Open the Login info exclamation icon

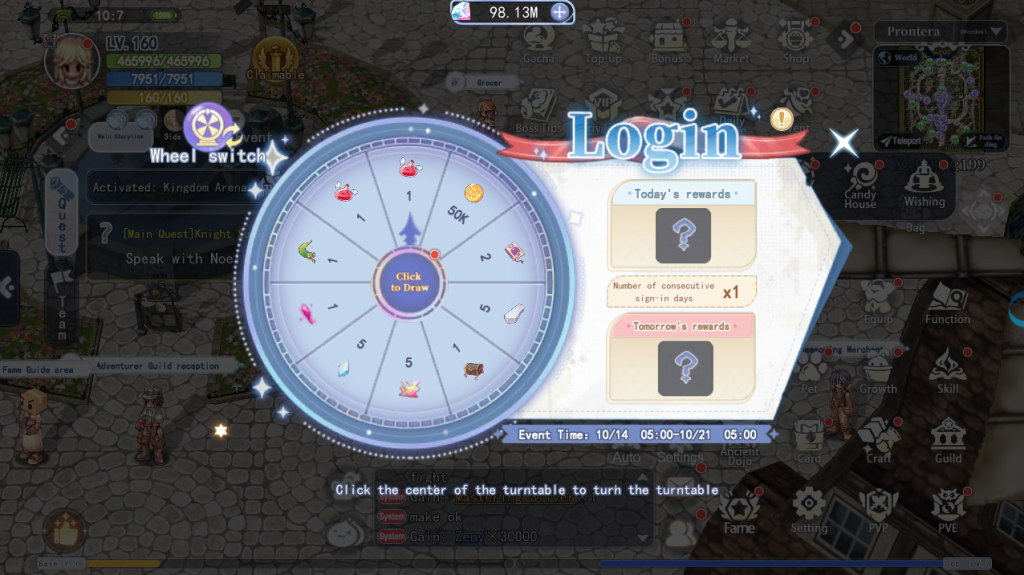[781, 119]
